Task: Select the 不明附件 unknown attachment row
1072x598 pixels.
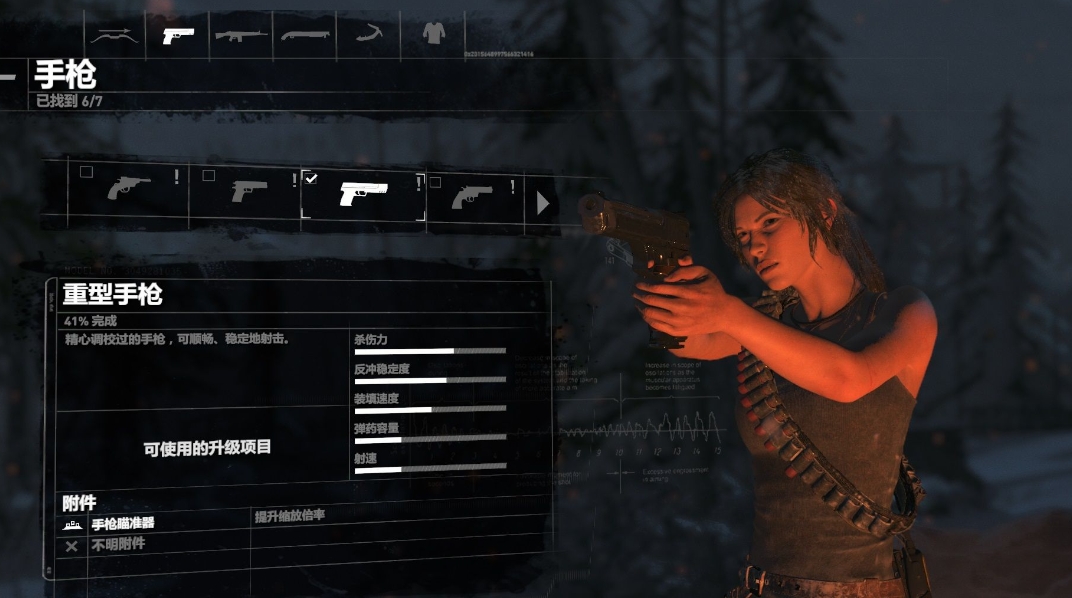Action: (118, 545)
